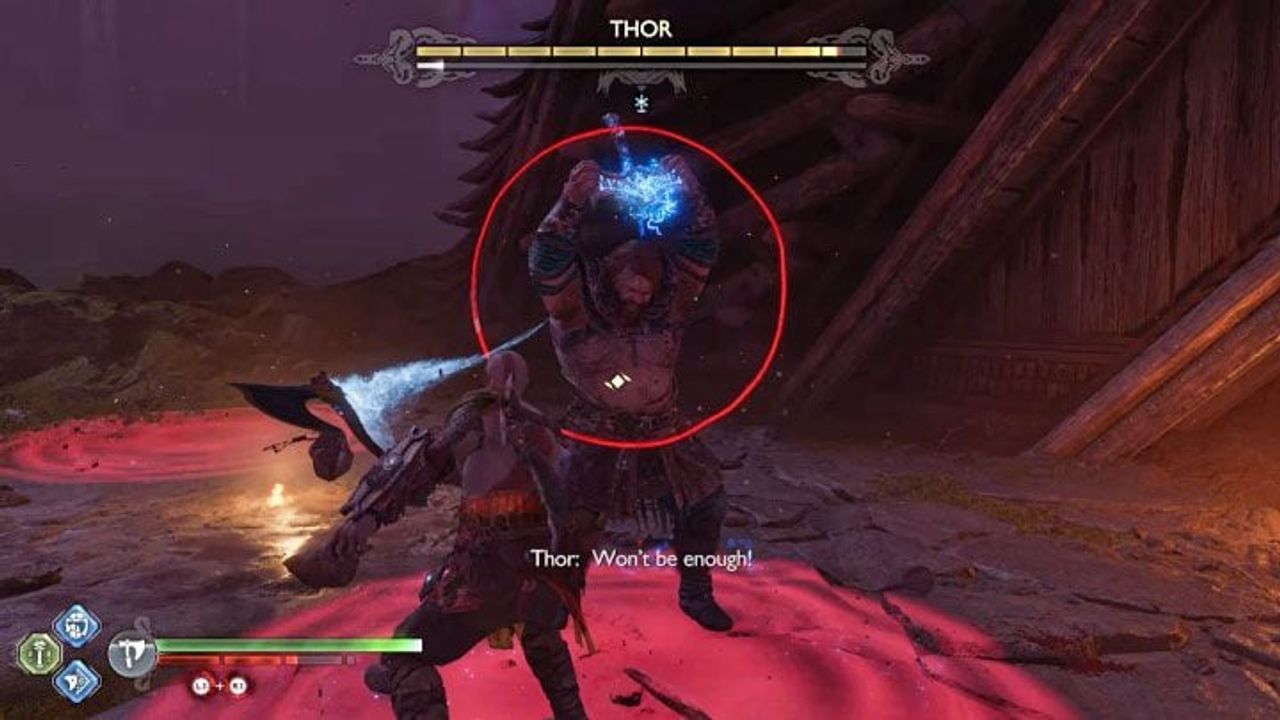The image size is (1280, 720).
Task: Click the R3 button prompt icon
Action: 238,688
